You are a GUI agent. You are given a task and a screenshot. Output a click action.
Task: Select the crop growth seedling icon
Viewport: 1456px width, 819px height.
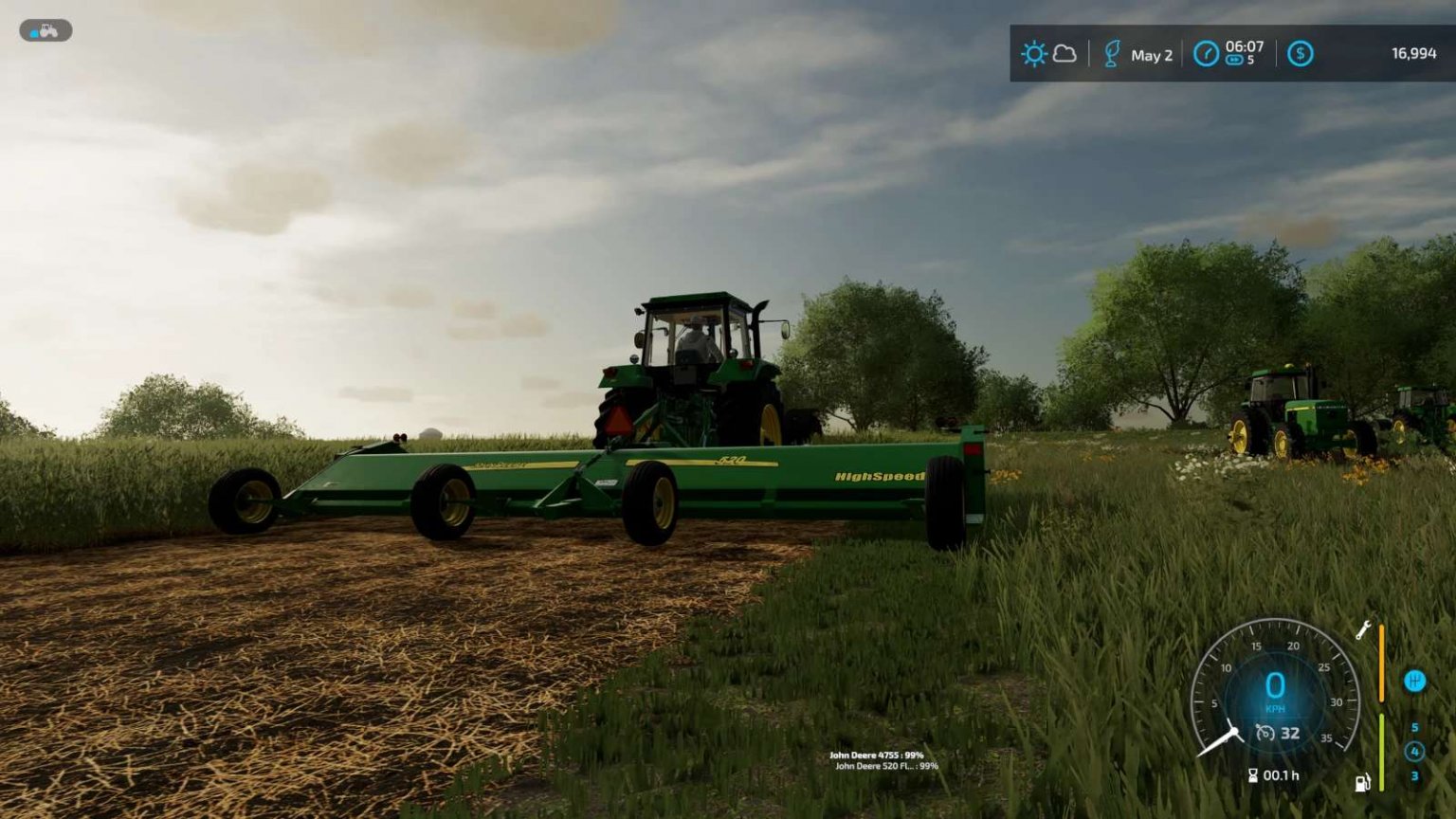1112,54
